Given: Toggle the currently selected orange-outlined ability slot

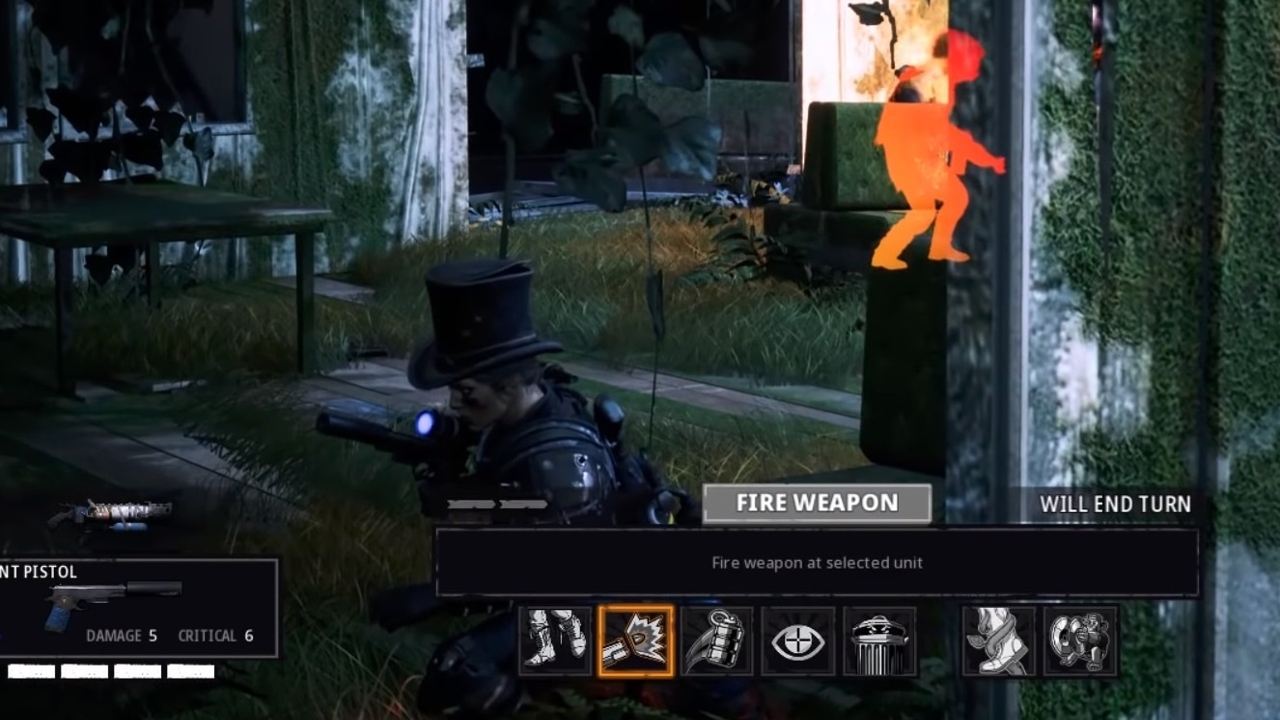Looking at the screenshot, I should point(637,640).
